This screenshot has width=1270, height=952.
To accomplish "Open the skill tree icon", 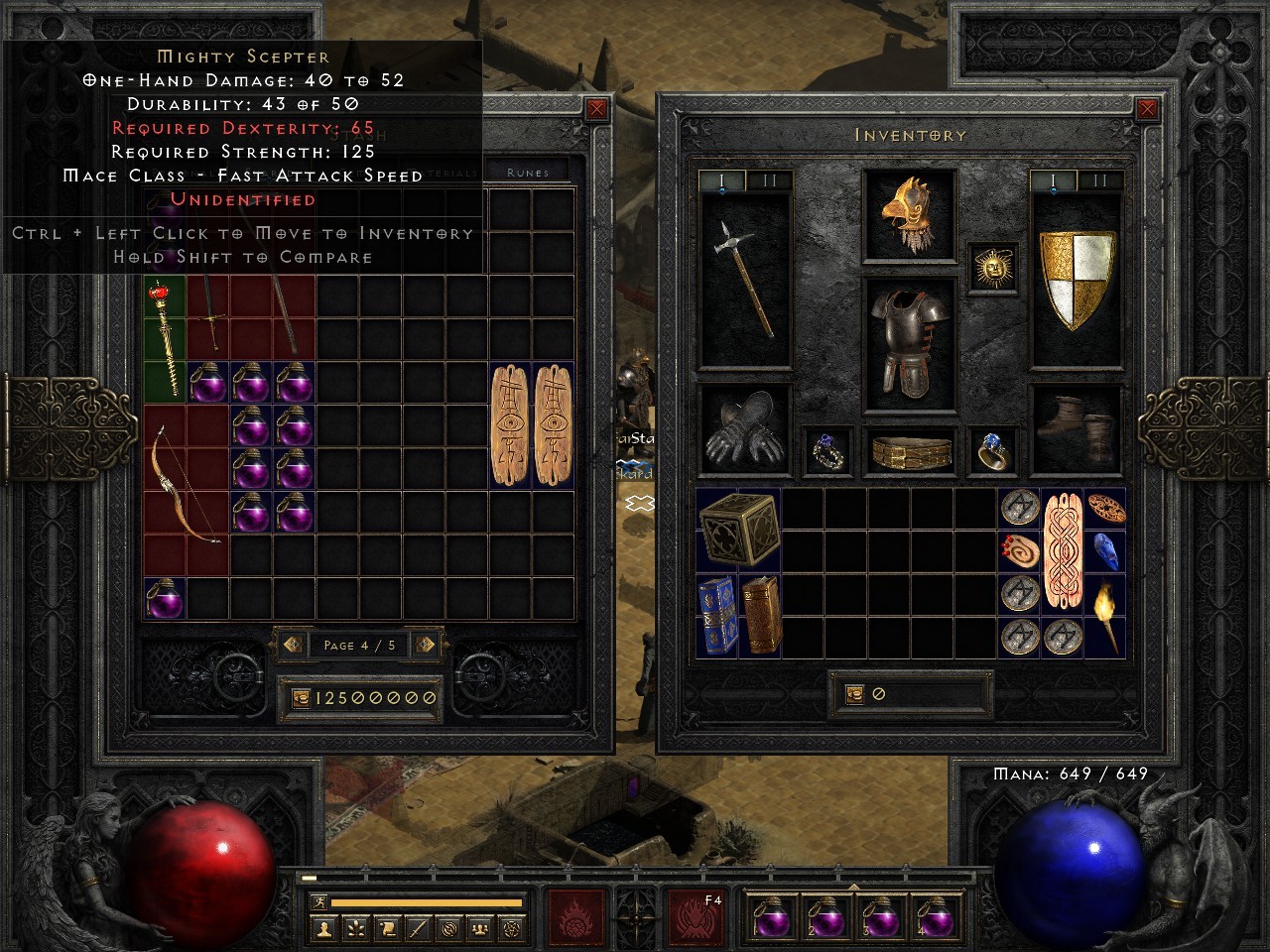I will (x=354, y=927).
